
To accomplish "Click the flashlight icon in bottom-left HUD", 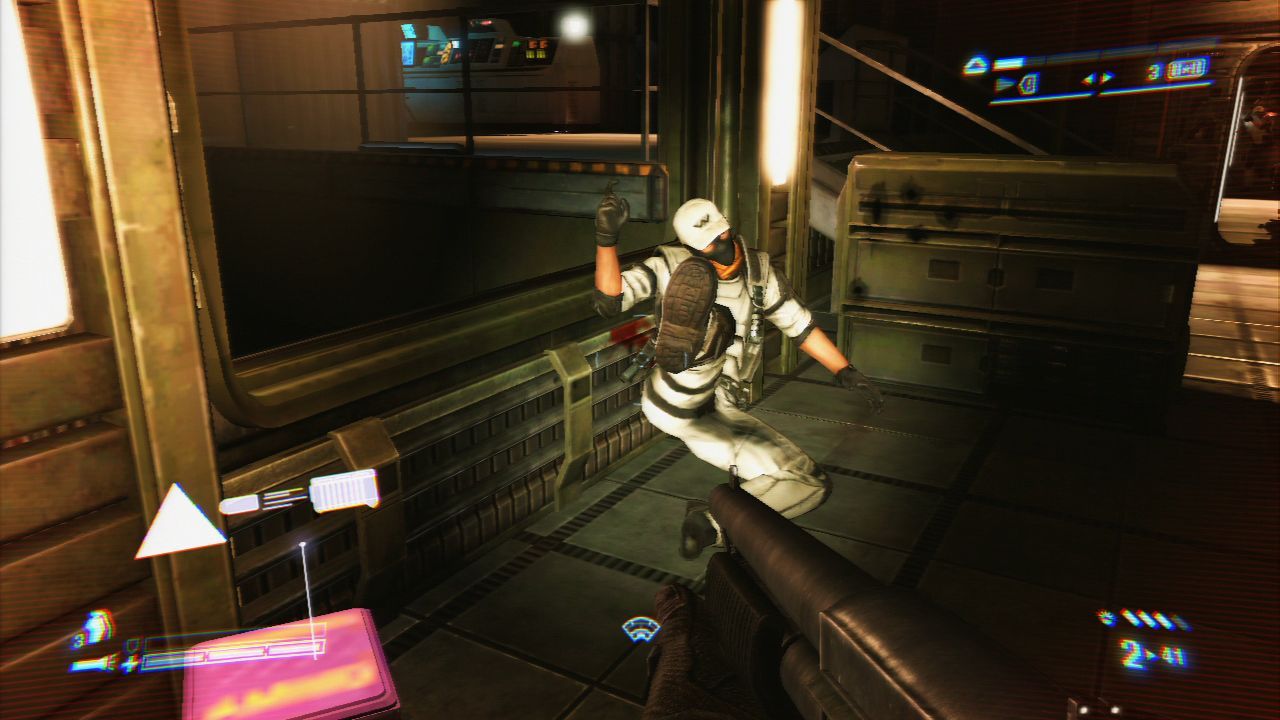I will (x=90, y=664).
